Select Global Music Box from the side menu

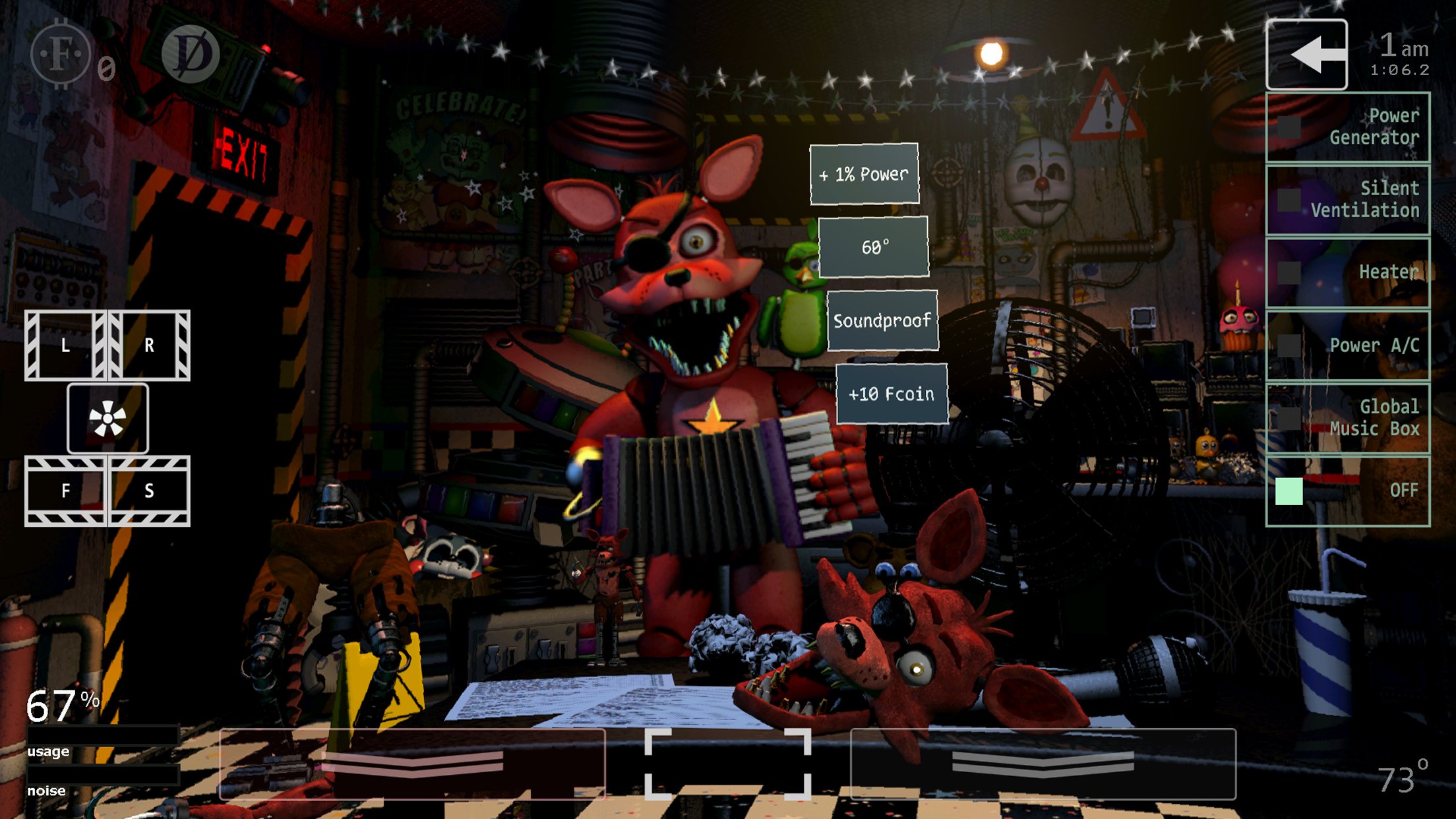(x=1347, y=417)
